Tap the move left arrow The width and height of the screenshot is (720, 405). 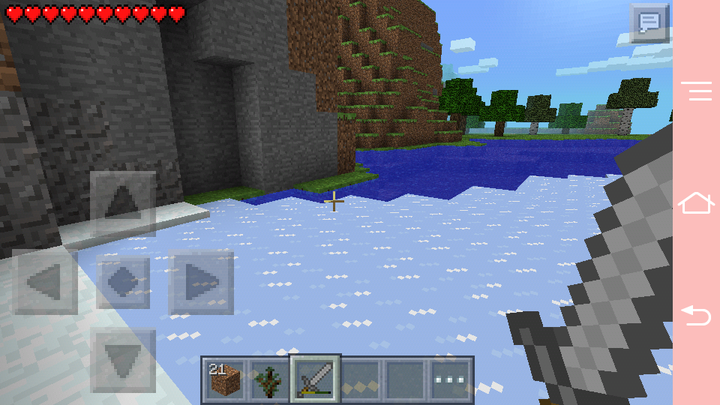pos(46,282)
